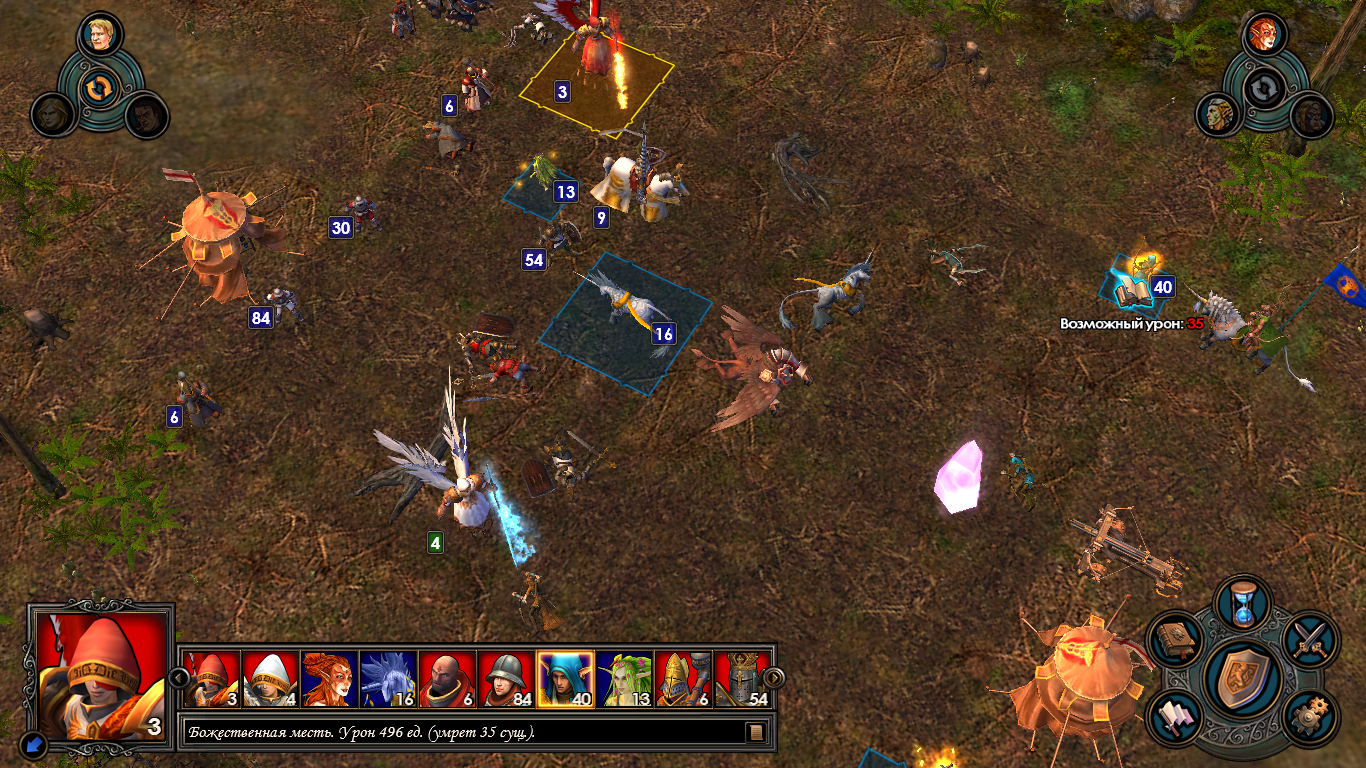This screenshot has width=1366, height=768.
Task: Toggle the crossed swords auto-combat button
Action: (1310, 640)
